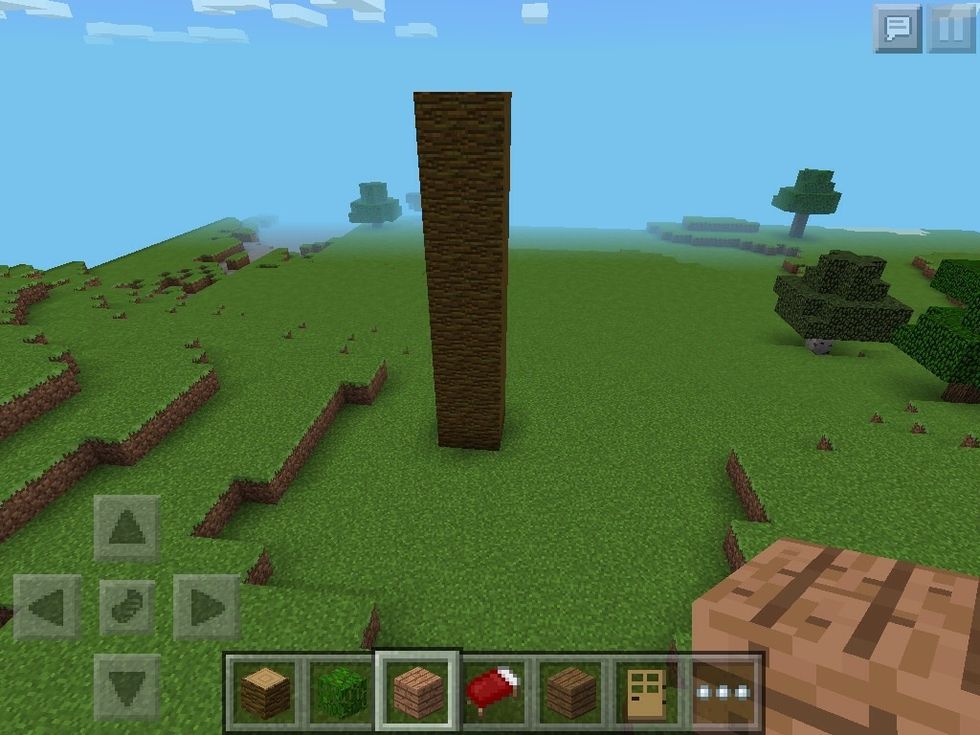Pause the game with the pause button
This screenshot has width=980, height=735.
coord(950,28)
